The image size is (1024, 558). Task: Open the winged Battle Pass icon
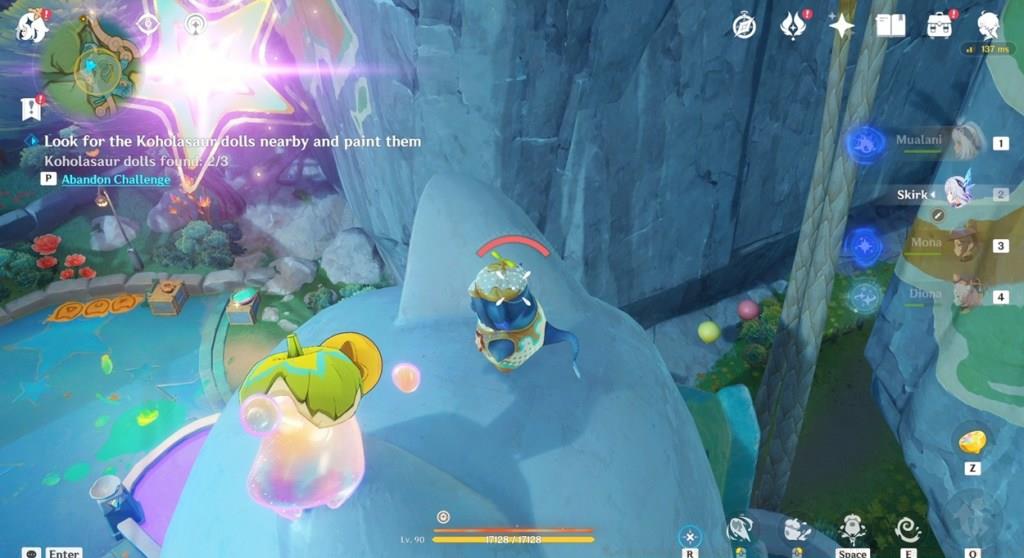pyautogui.click(x=792, y=26)
